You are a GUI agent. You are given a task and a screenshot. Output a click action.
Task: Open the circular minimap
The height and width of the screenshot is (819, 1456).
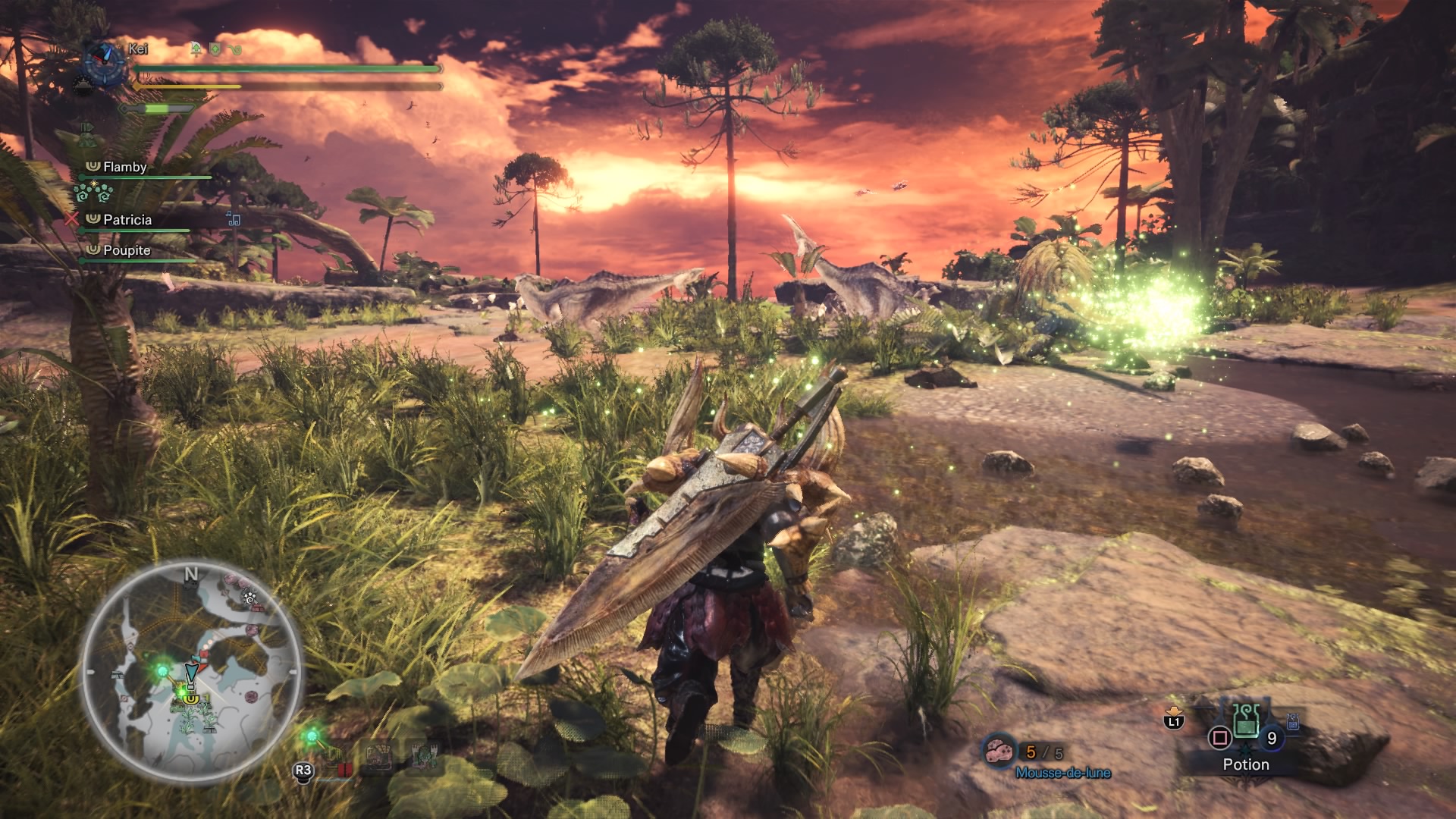[191, 673]
